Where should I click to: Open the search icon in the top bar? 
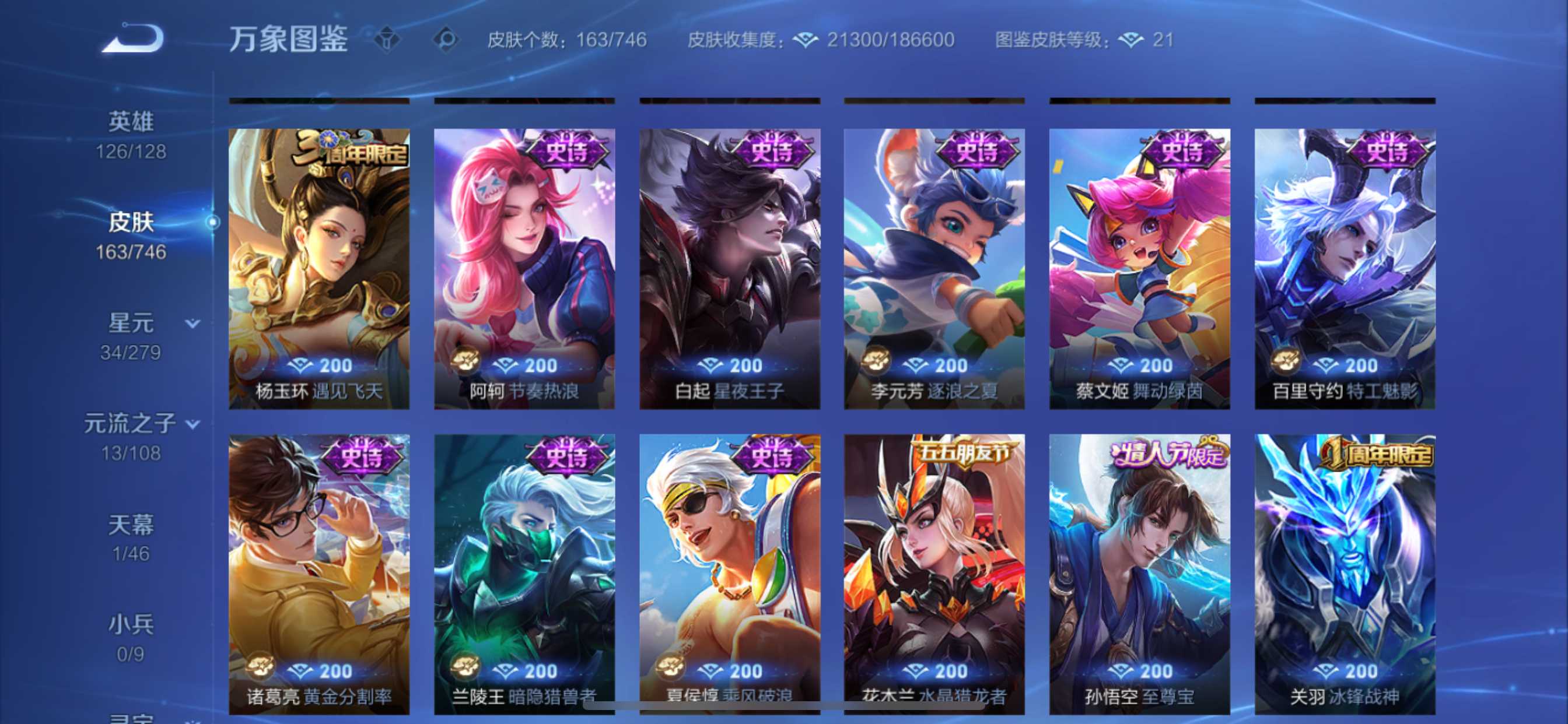pyautogui.click(x=448, y=40)
